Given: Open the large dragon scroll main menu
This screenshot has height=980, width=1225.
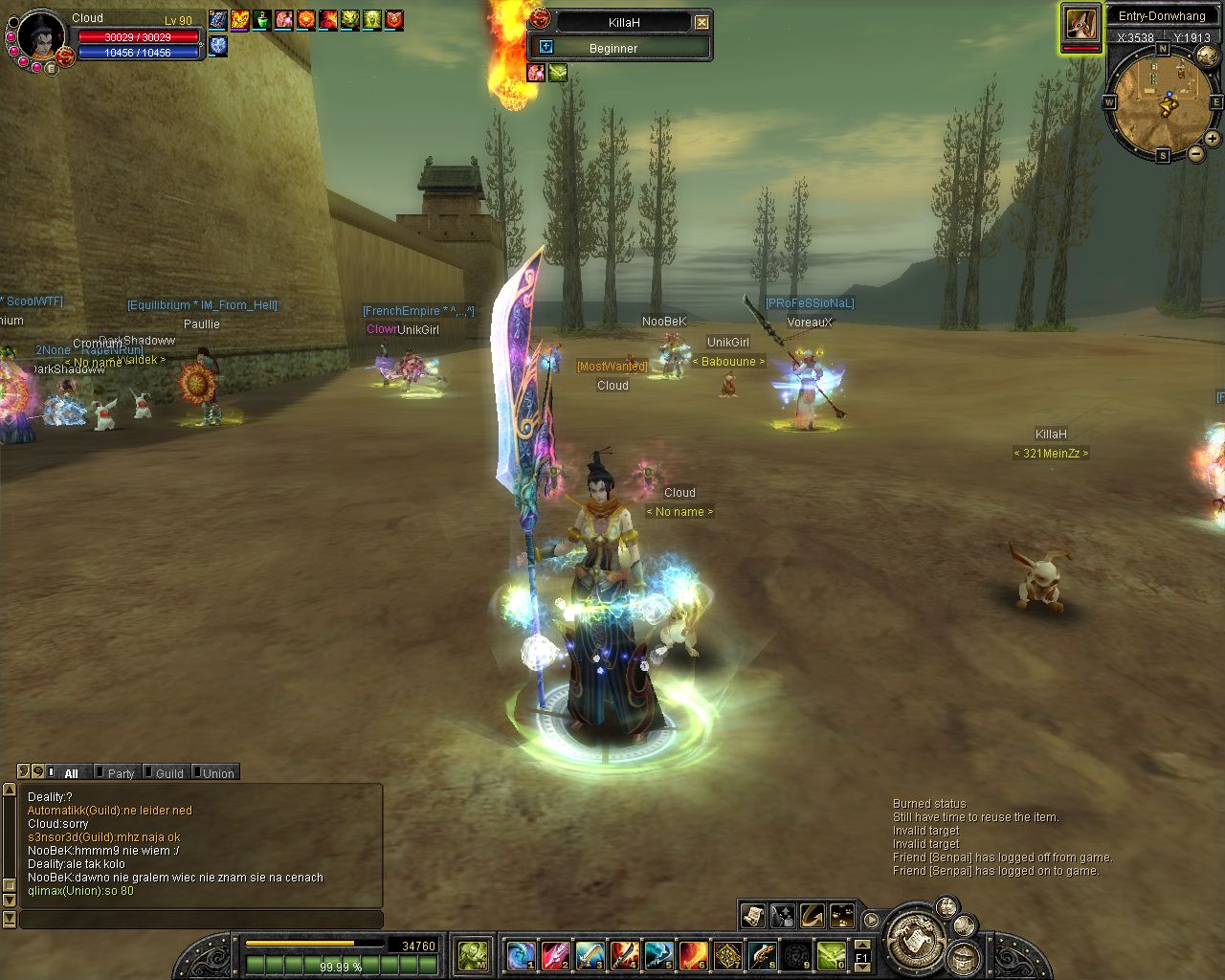Looking at the screenshot, I should [917, 939].
